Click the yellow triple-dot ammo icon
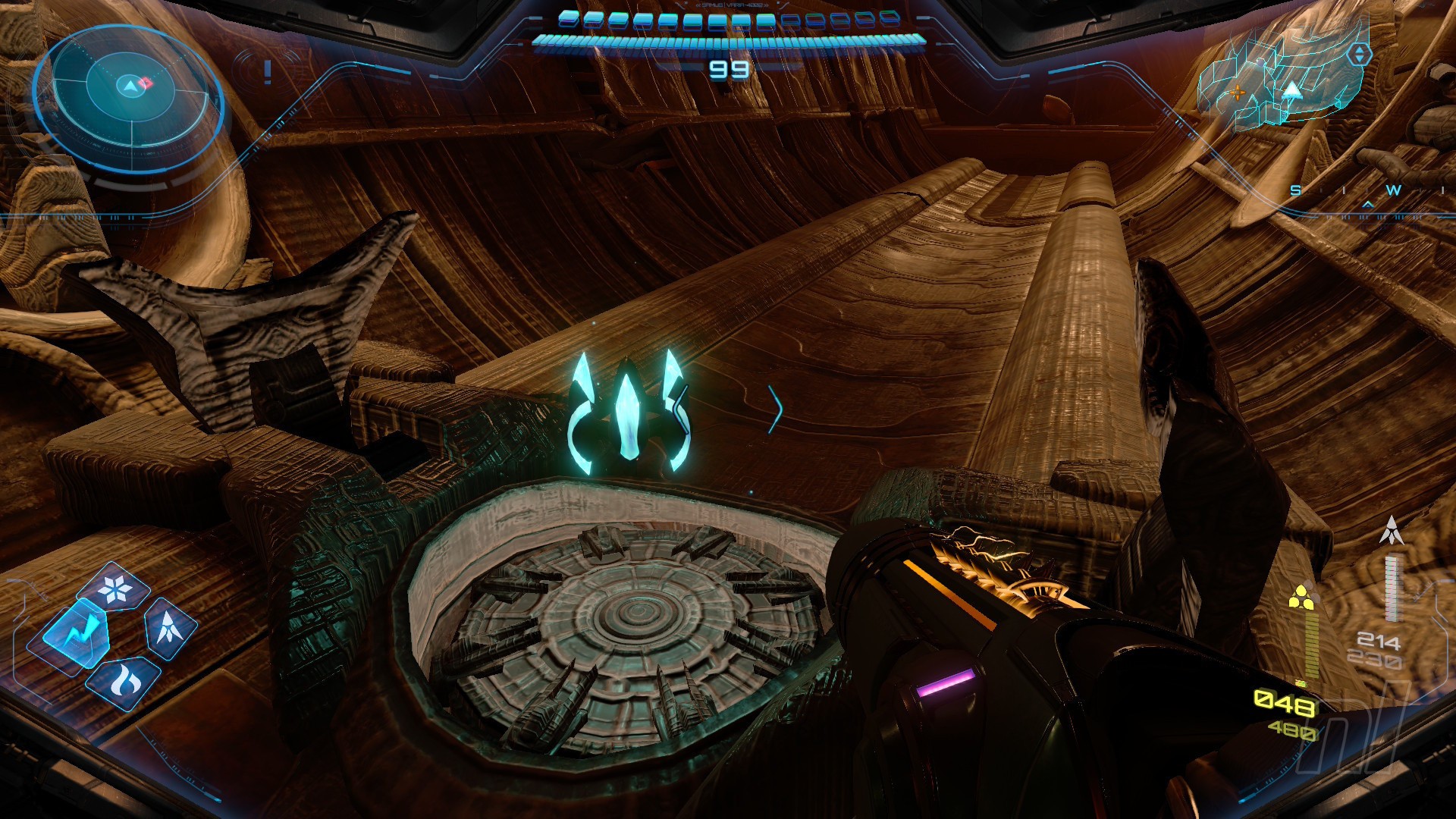Image resolution: width=1456 pixels, height=819 pixels. click(x=1301, y=597)
